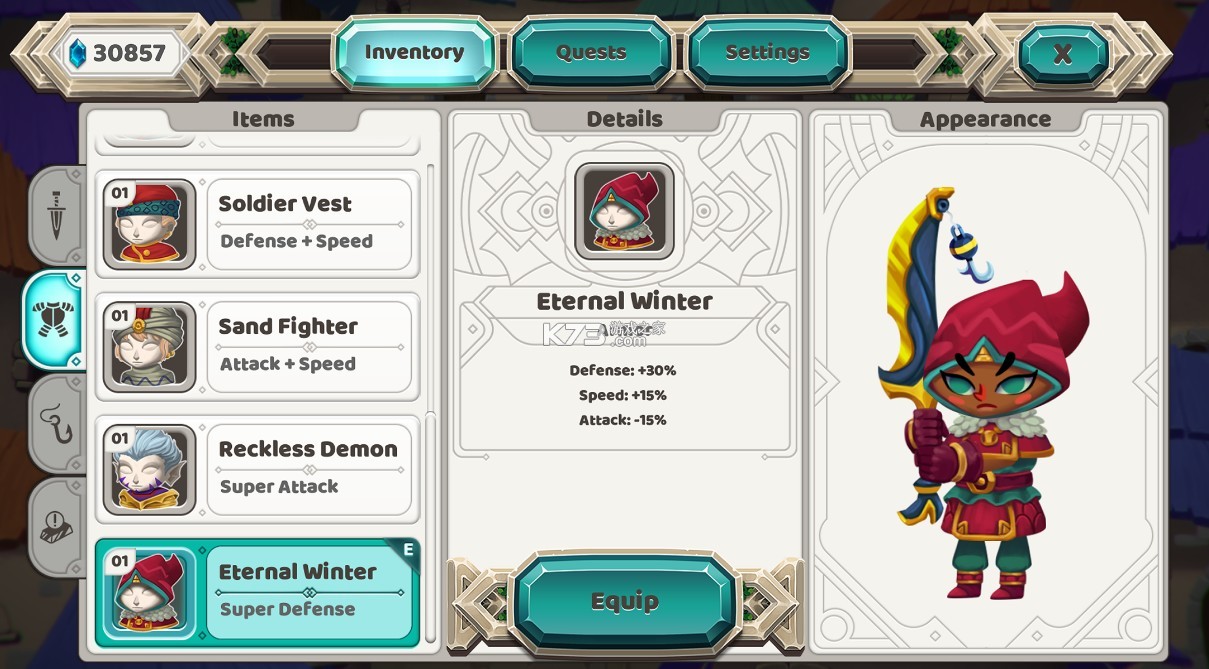Screen dimensions: 1209x669
Task: Click the Eternal Winter icon in Details
Action: click(624, 211)
